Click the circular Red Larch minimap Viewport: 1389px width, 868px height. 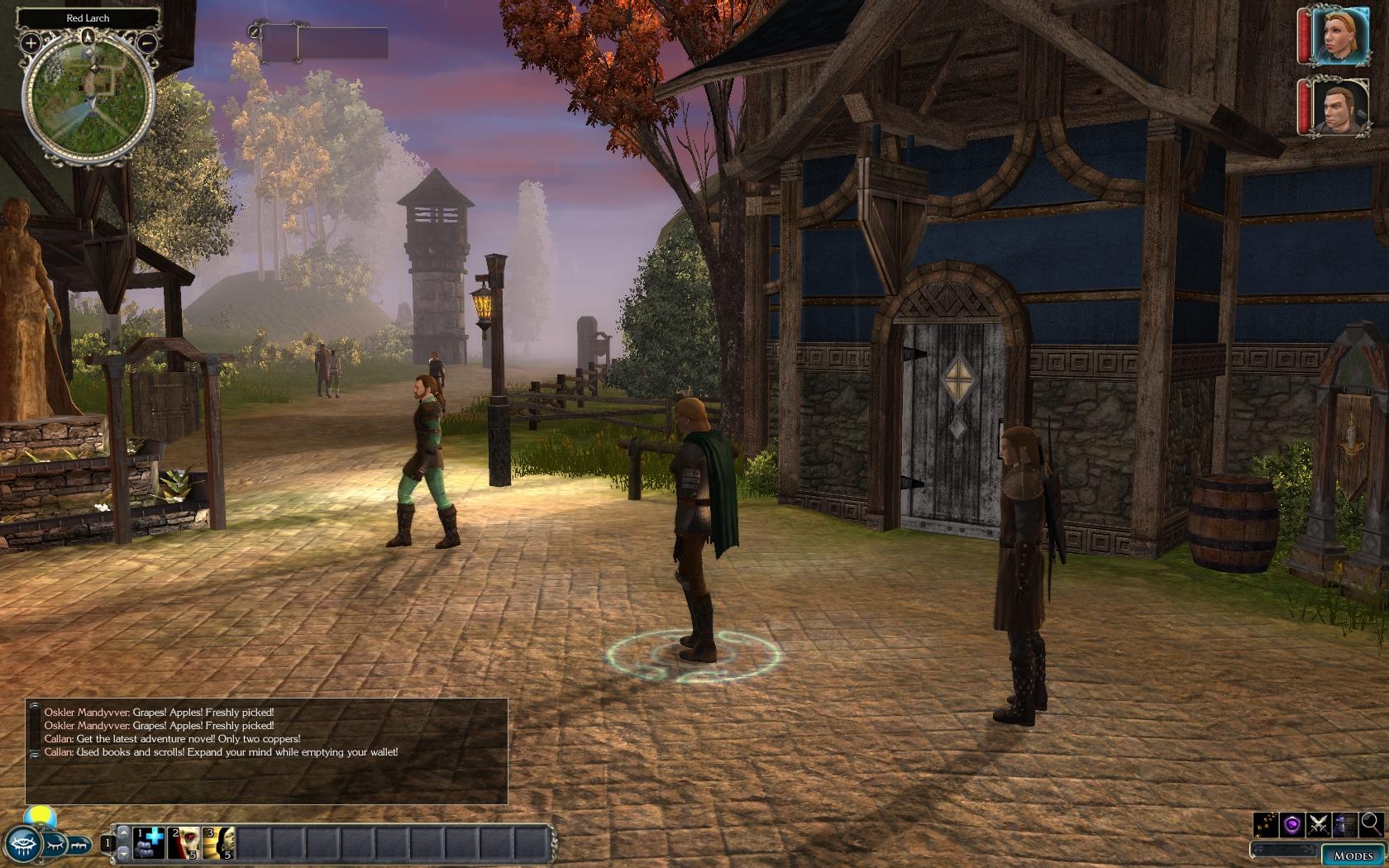88,93
